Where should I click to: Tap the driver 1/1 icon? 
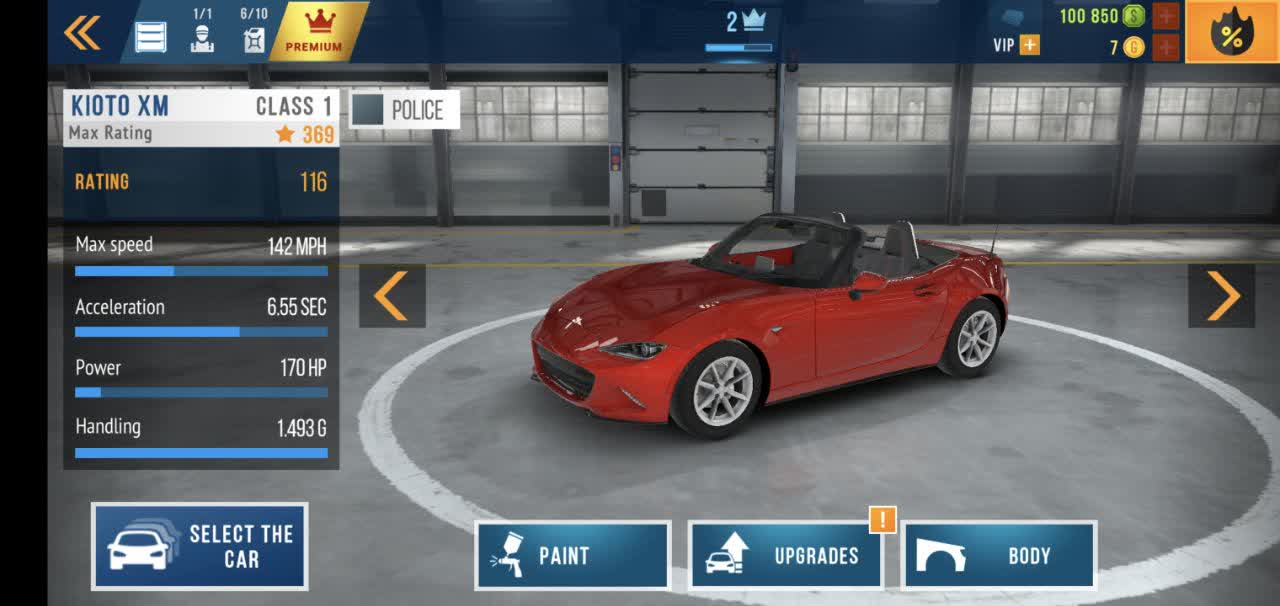click(202, 32)
